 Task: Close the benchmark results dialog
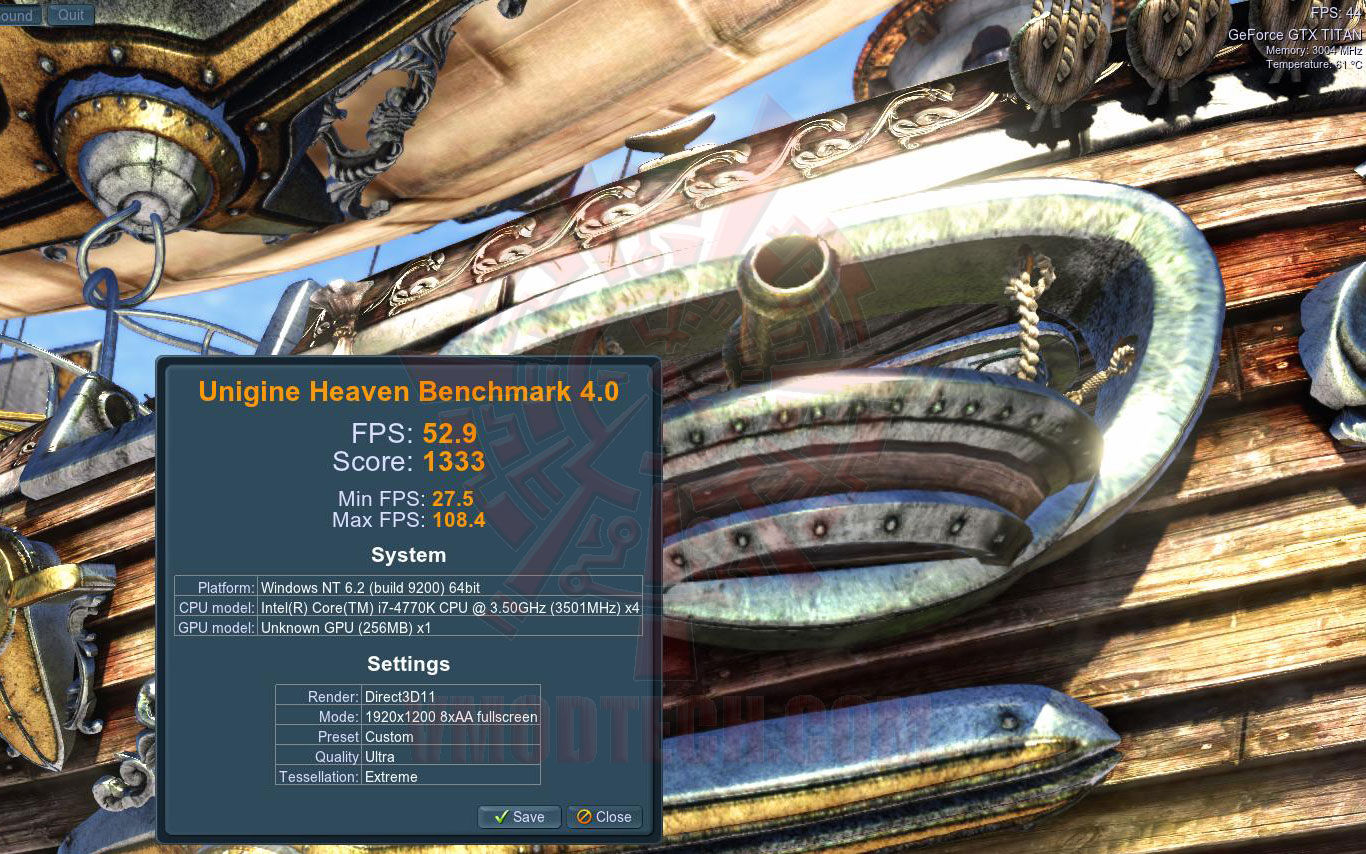[x=604, y=817]
